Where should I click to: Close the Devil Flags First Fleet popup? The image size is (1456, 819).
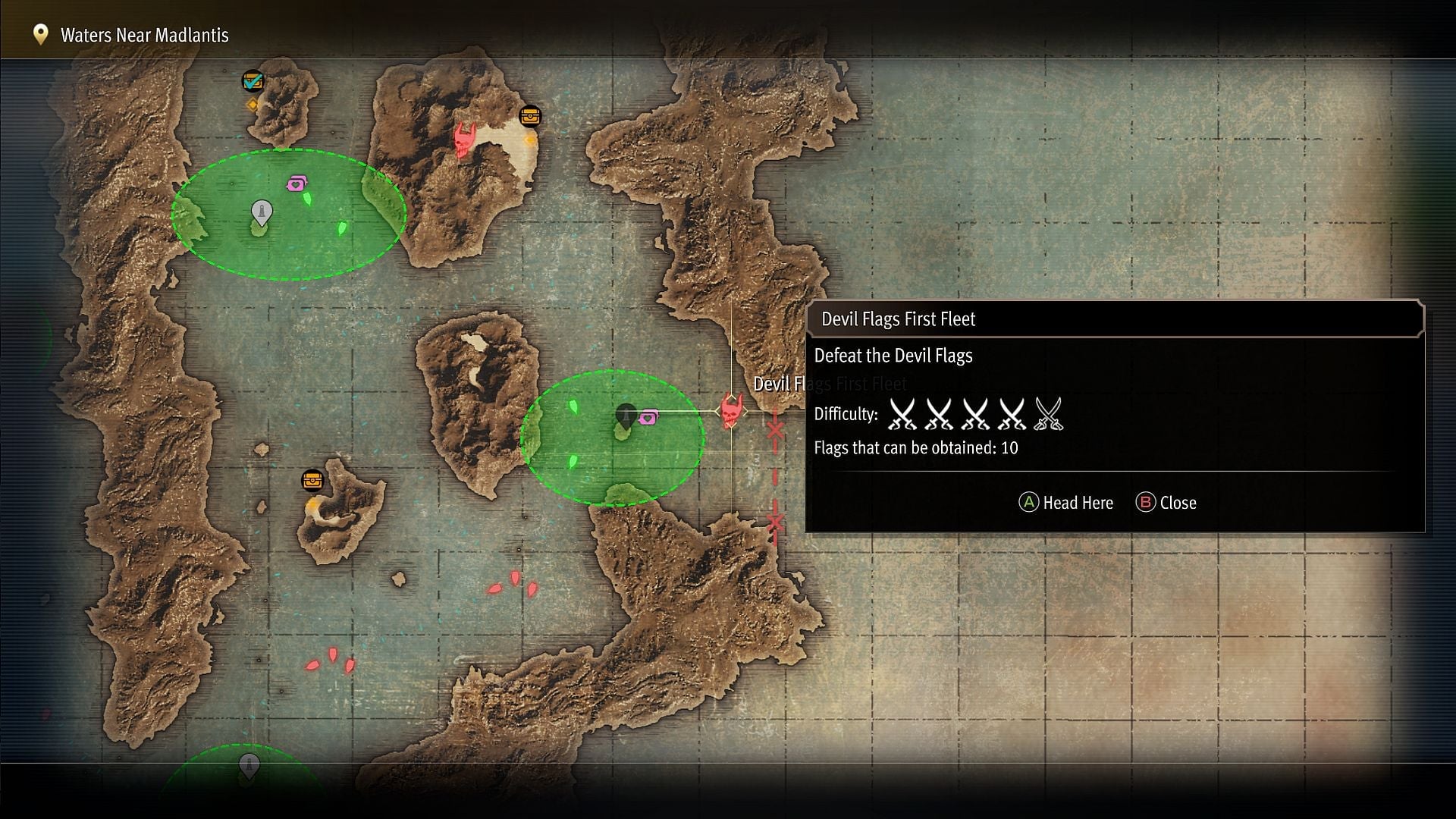pos(1166,503)
